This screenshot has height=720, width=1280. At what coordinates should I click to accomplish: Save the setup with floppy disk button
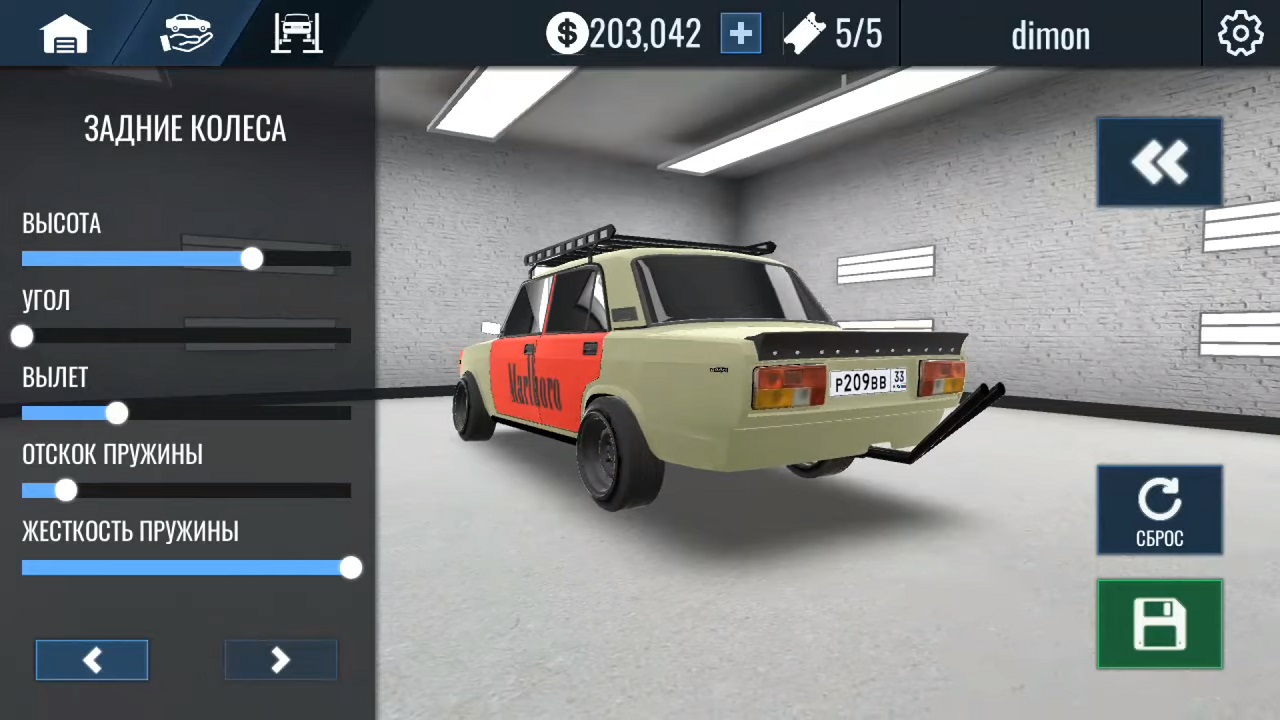click(1159, 624)
